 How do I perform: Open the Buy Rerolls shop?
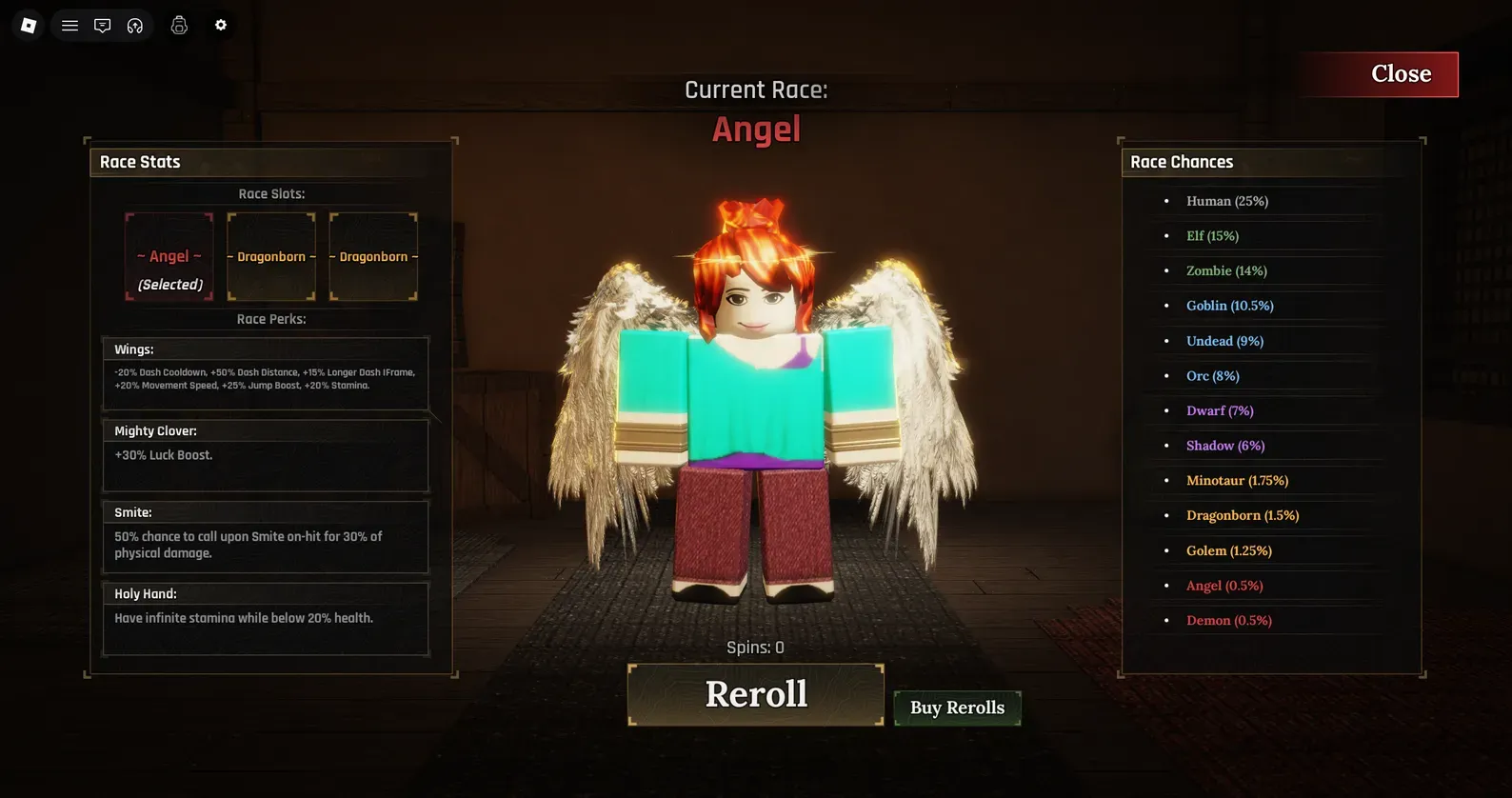point(957,708)
